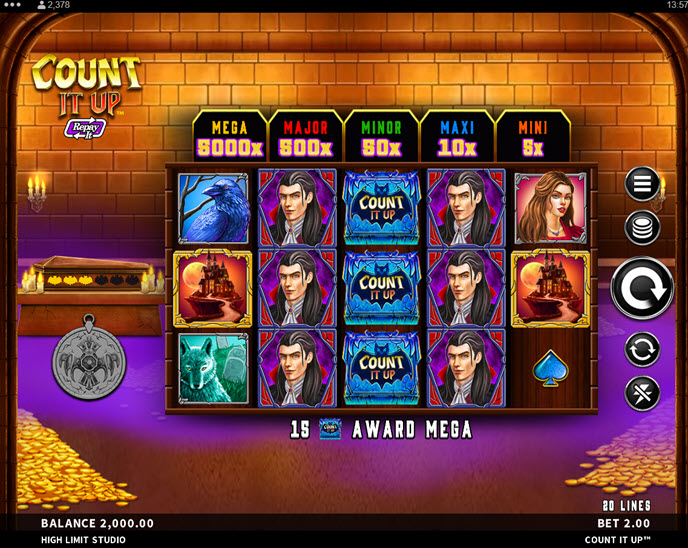Image resolution: width=688 pixels, height=548 pixels.
Task: Enable autoplay with the circular arrows button
Action: 641,349
